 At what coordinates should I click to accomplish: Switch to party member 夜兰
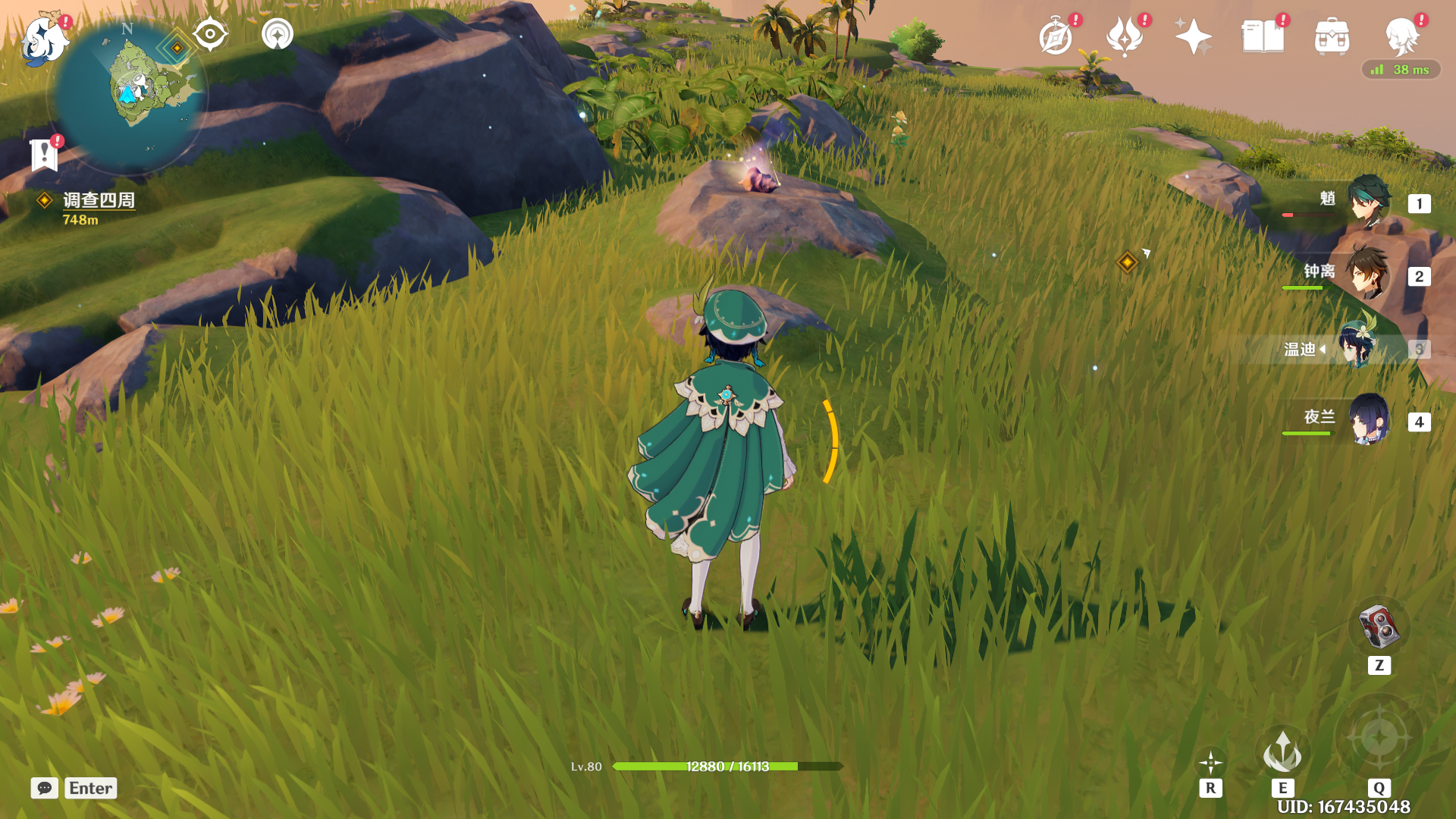tap(1368, 419)
